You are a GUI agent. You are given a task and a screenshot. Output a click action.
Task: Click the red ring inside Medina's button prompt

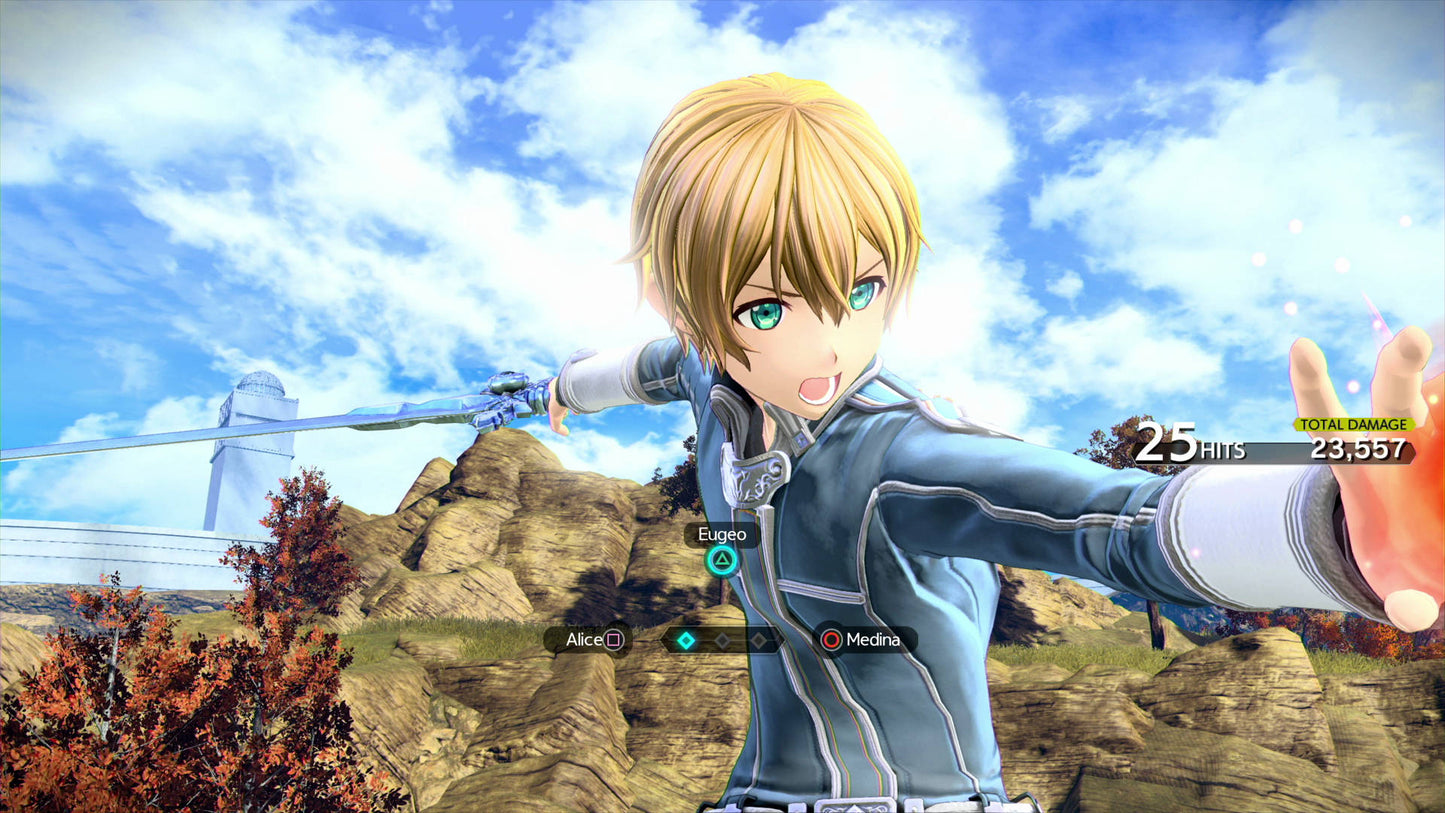(x=832, y=638)
